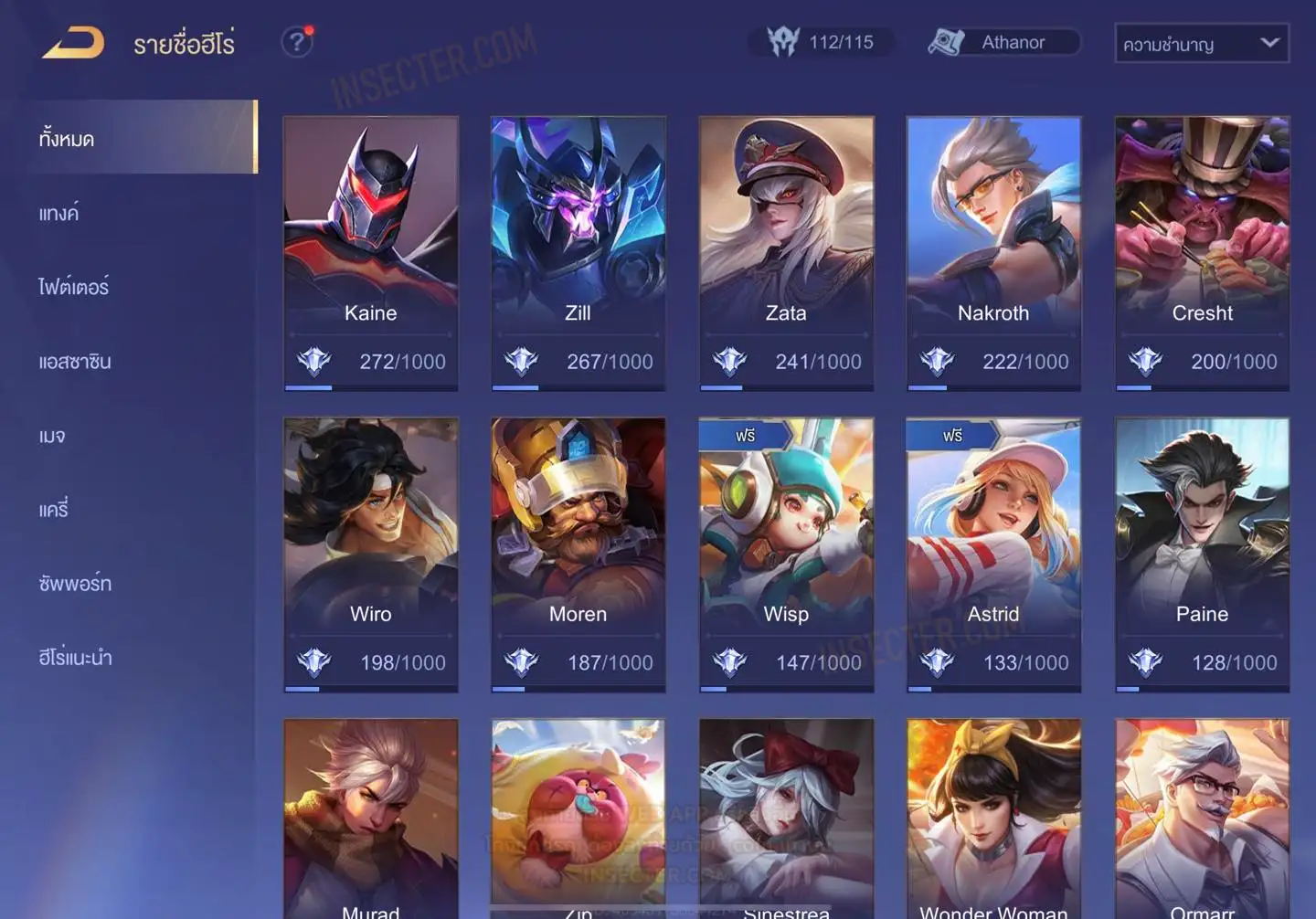View the ฮีโร่แนะนำ recommended heroes tab

75,658
